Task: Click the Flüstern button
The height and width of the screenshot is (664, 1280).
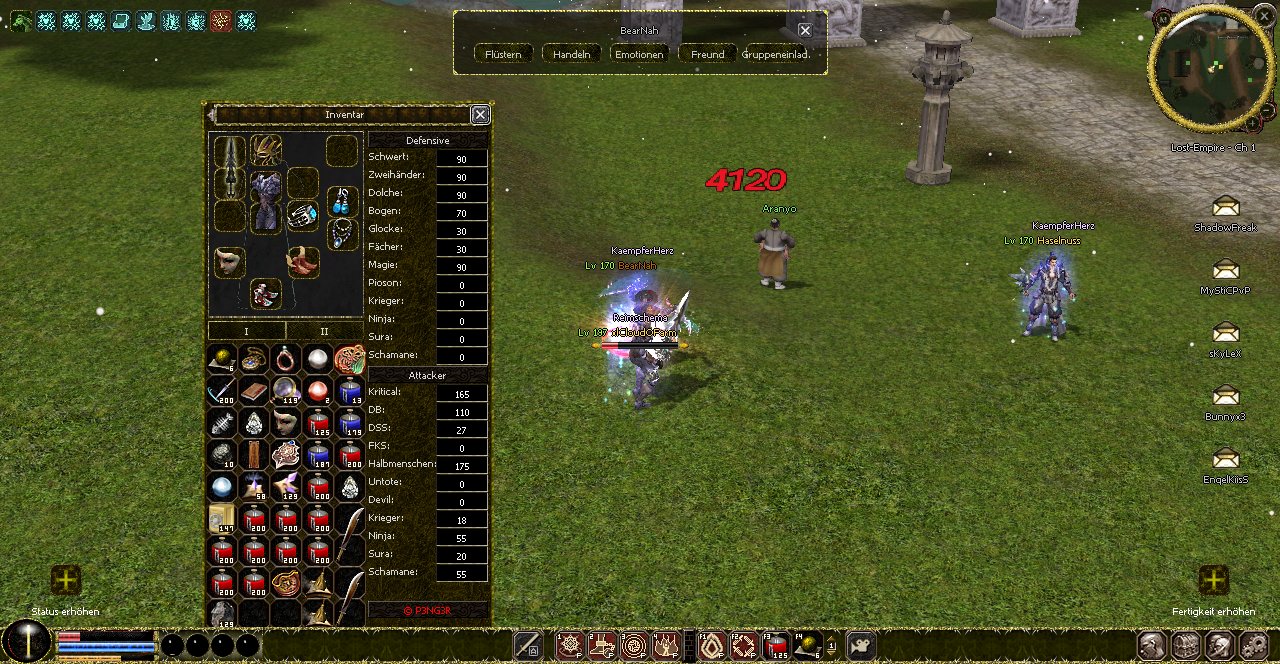Action: click(503, 54)
